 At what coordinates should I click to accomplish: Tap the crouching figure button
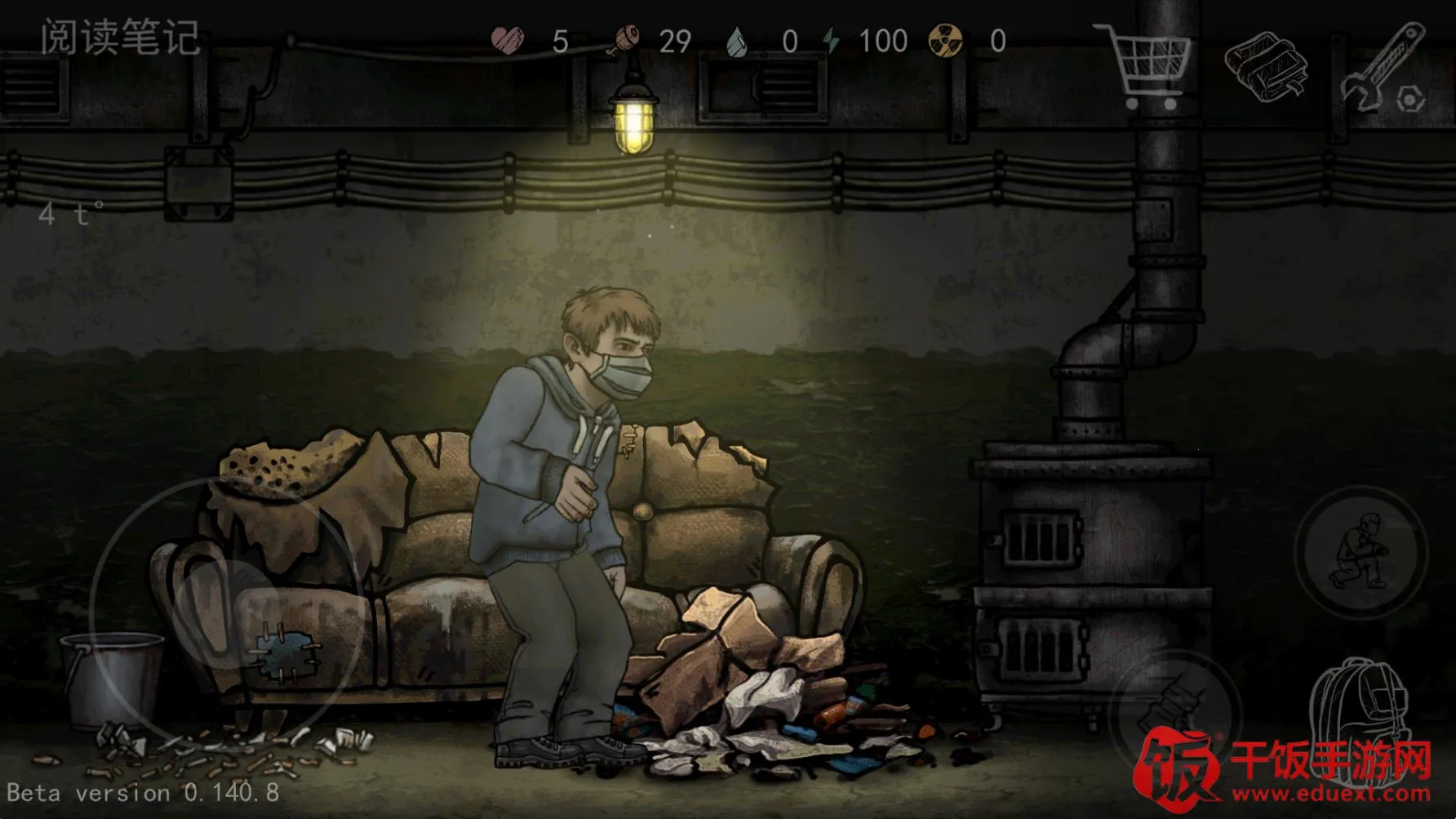pyautogui.click(x=1361, y=553)
